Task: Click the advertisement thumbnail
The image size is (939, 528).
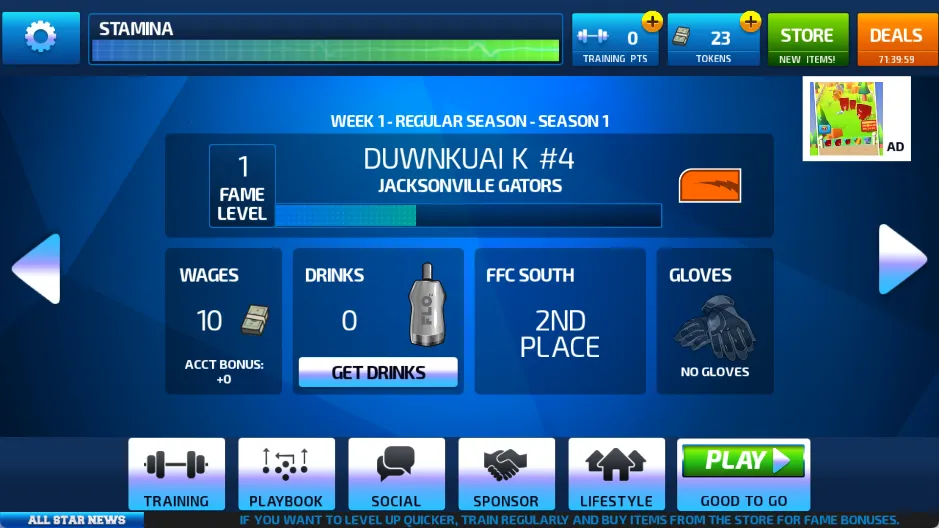Action: (x=857, y=120)
